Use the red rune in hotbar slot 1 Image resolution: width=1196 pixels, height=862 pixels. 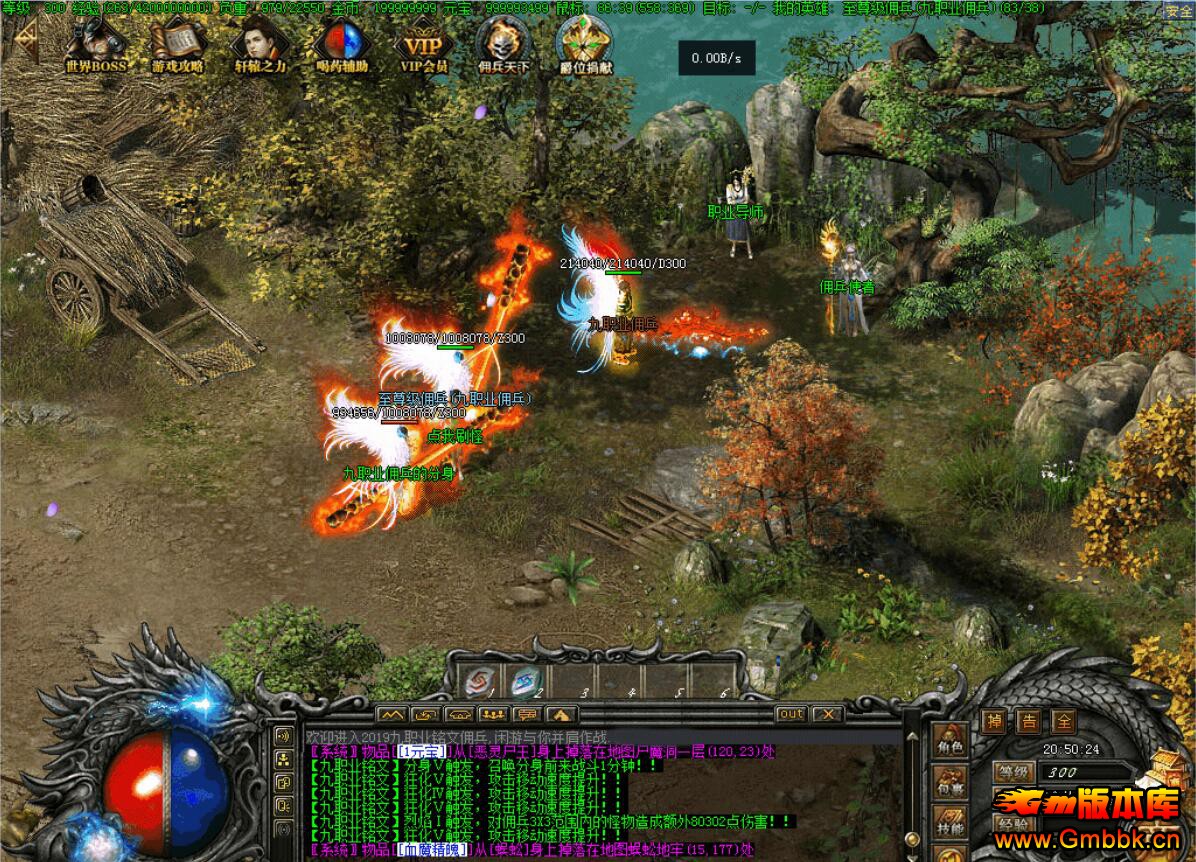point(477,681)
